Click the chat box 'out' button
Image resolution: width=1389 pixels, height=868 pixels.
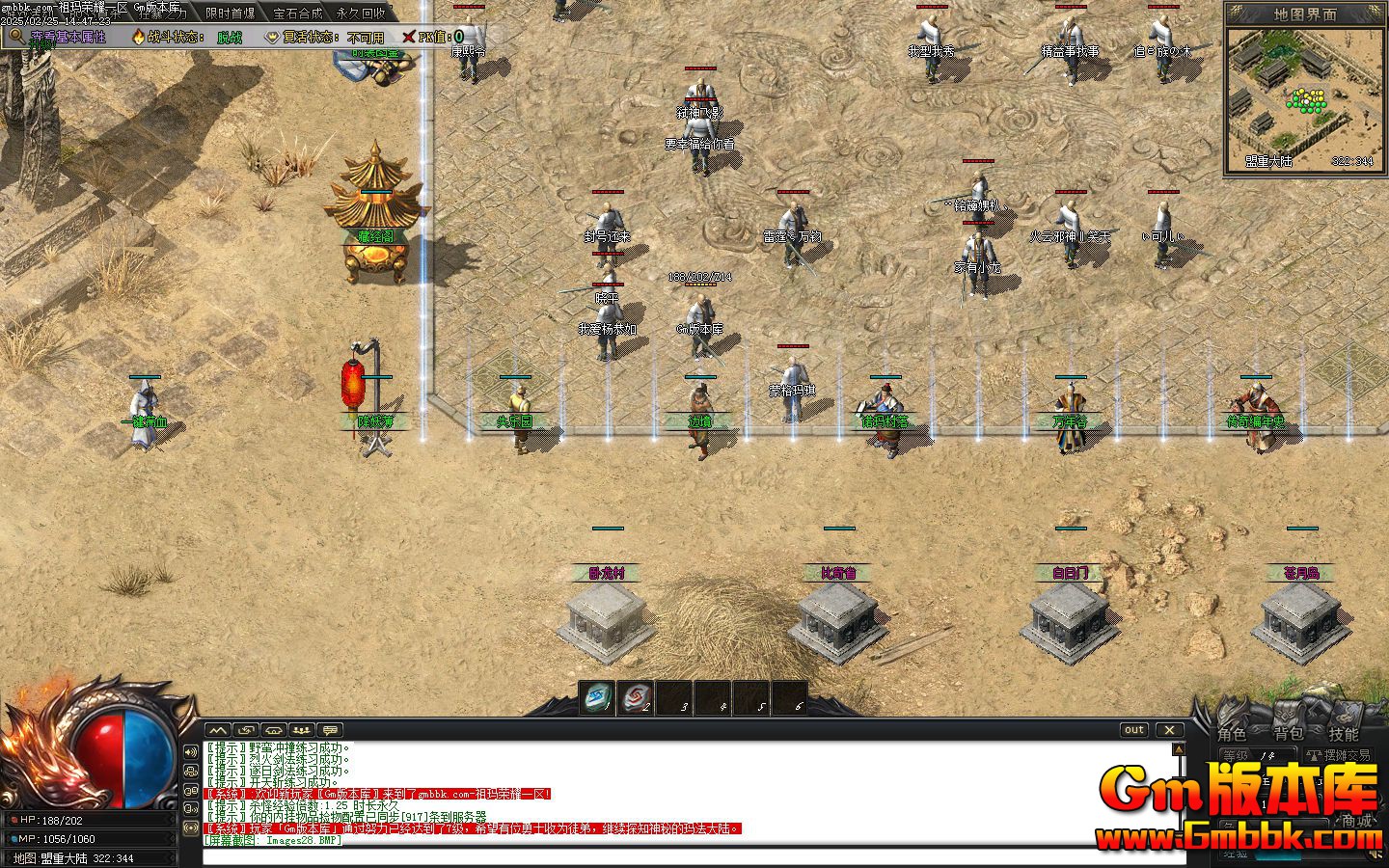point(1134,730)
